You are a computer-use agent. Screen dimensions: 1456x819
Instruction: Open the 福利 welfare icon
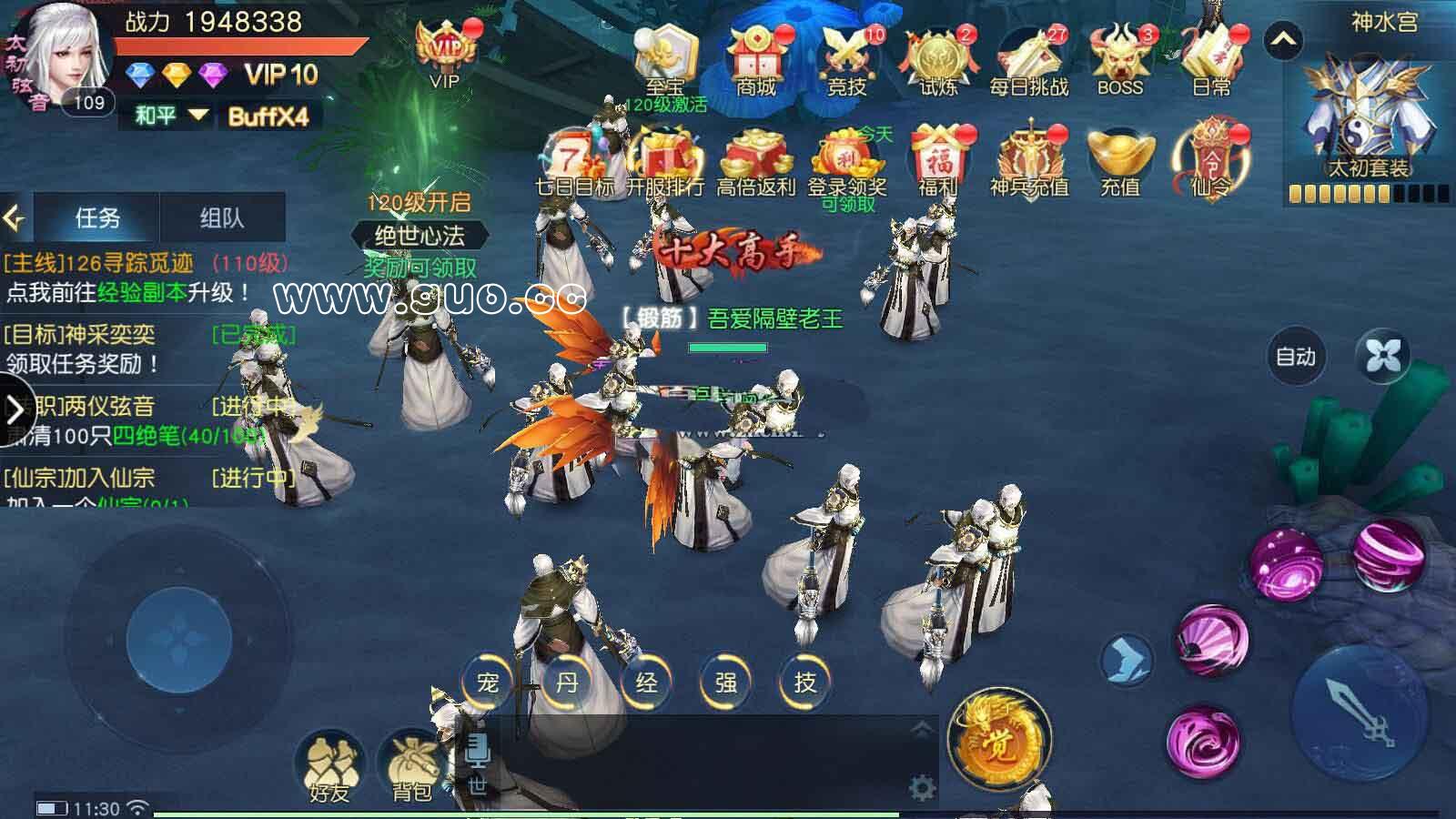(938, 162)
